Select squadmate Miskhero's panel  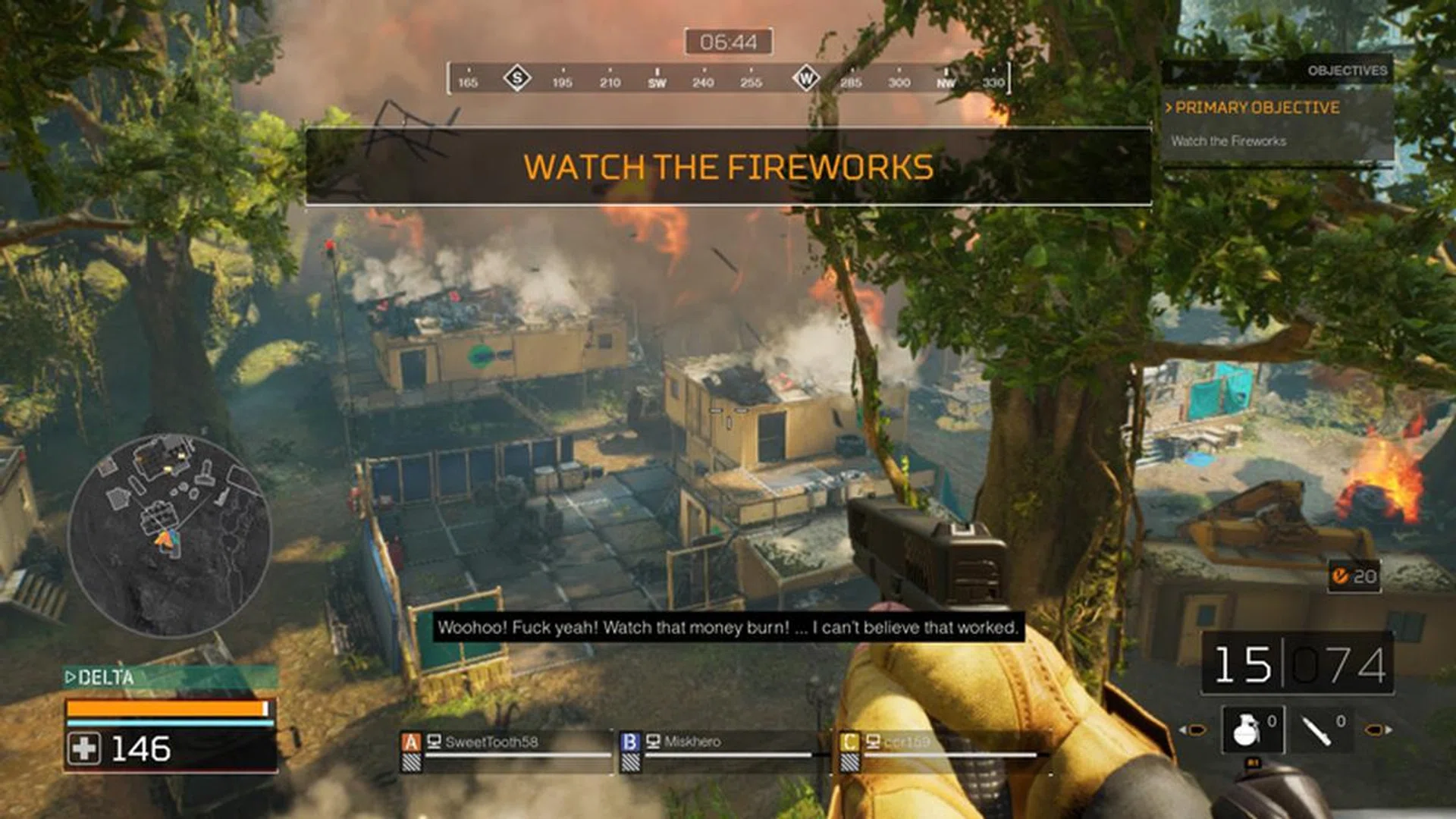pyautogui.click(x=716, y=748)
